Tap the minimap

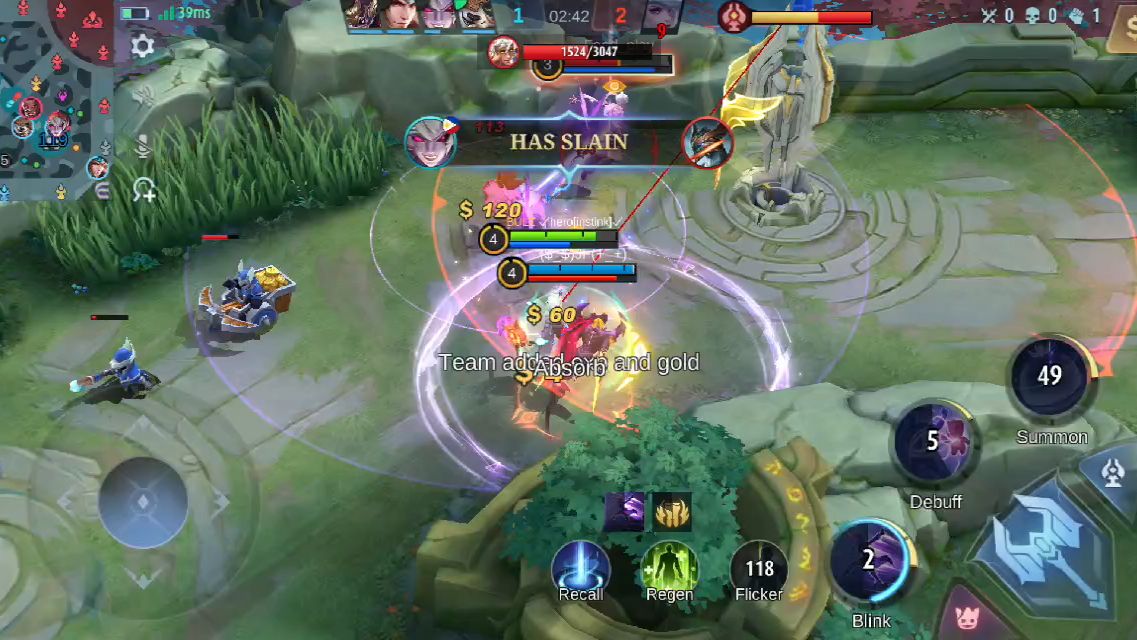tap(55, 100)
